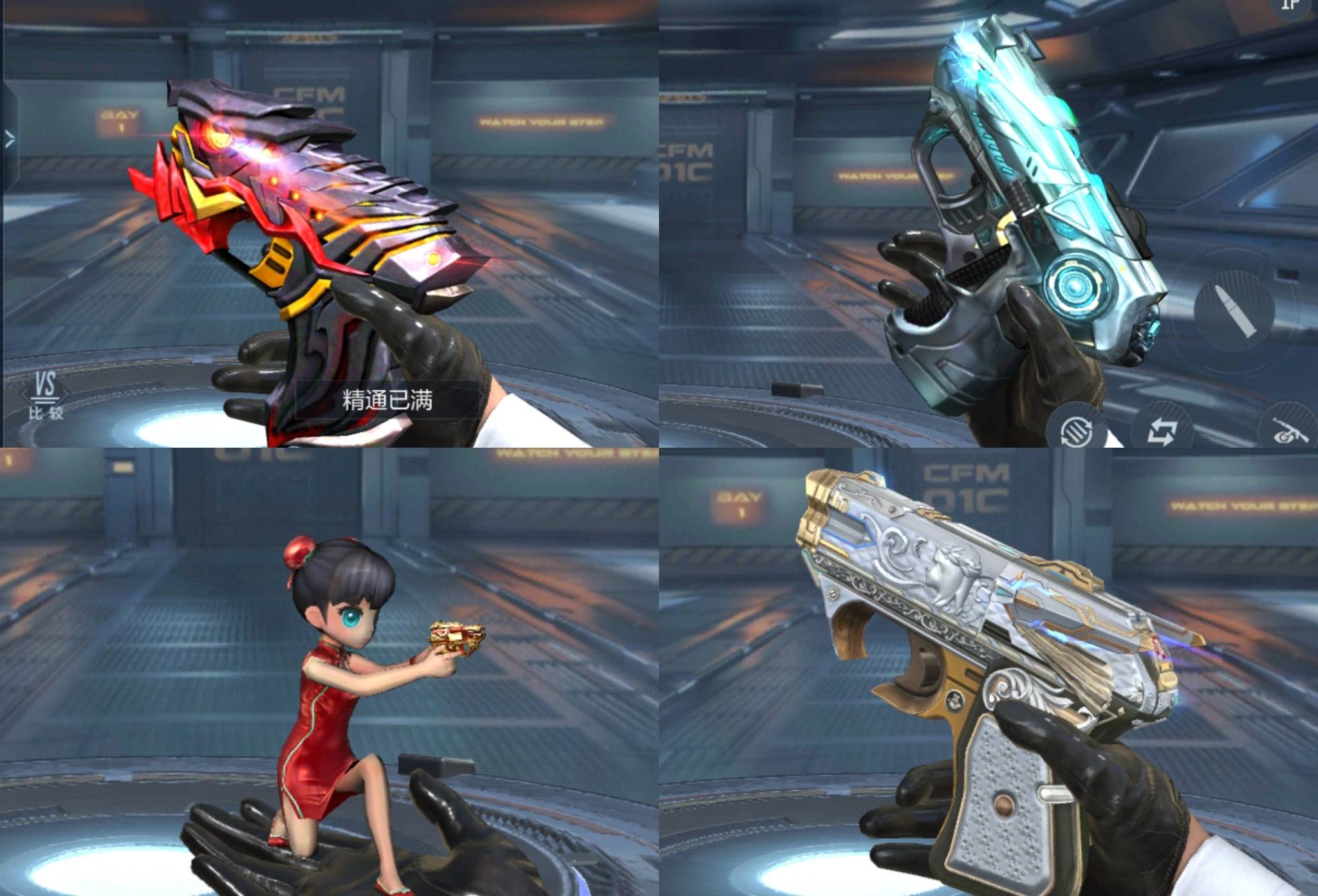Viewport: 1318px width, 896px height.
Task: Expand the side panel arrow tab
Action: pos(9,138)
